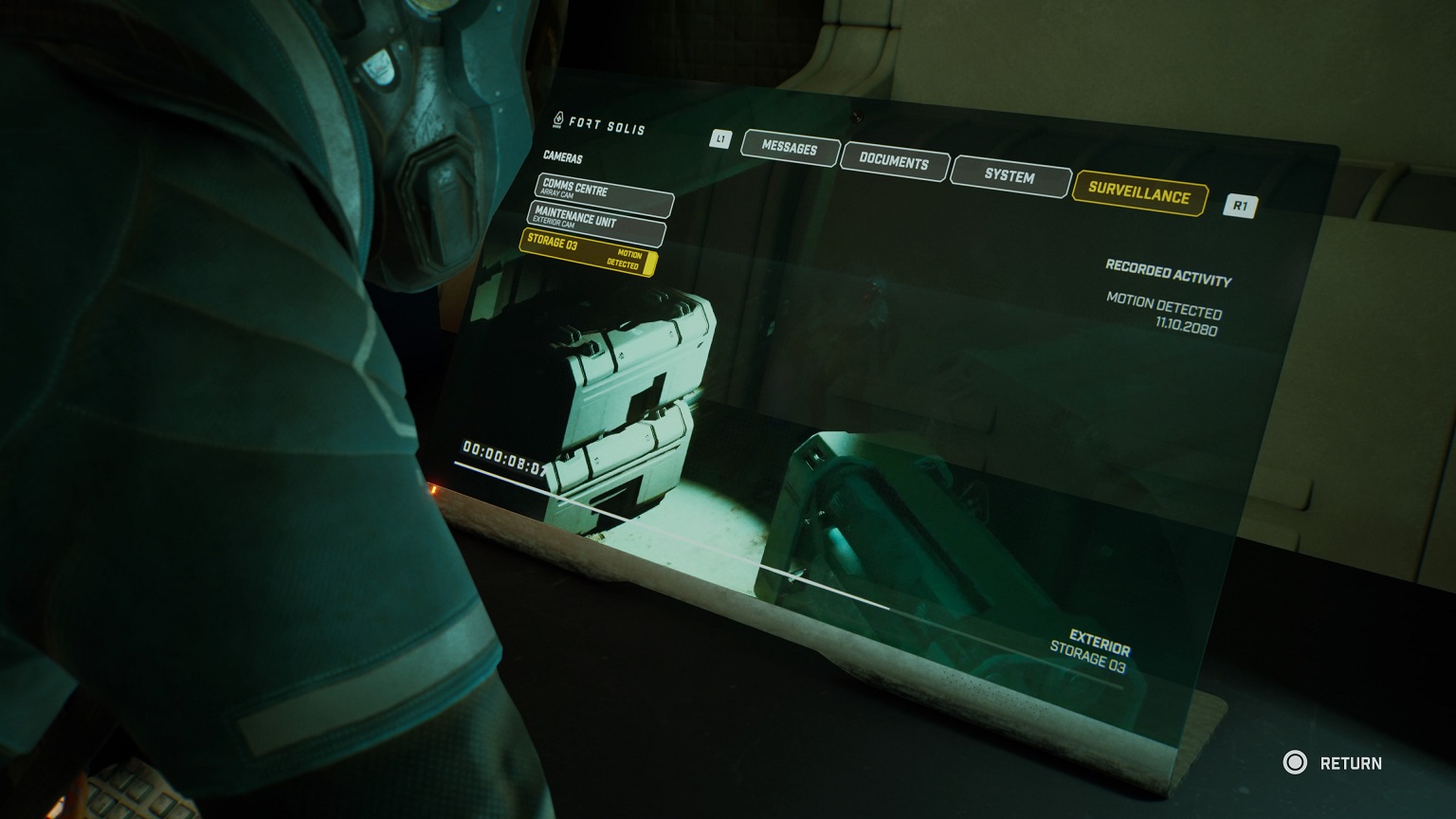1456x819 pixels.
Task: Select the Storage 03 camera entry
Action: click(x=587, y=251)
